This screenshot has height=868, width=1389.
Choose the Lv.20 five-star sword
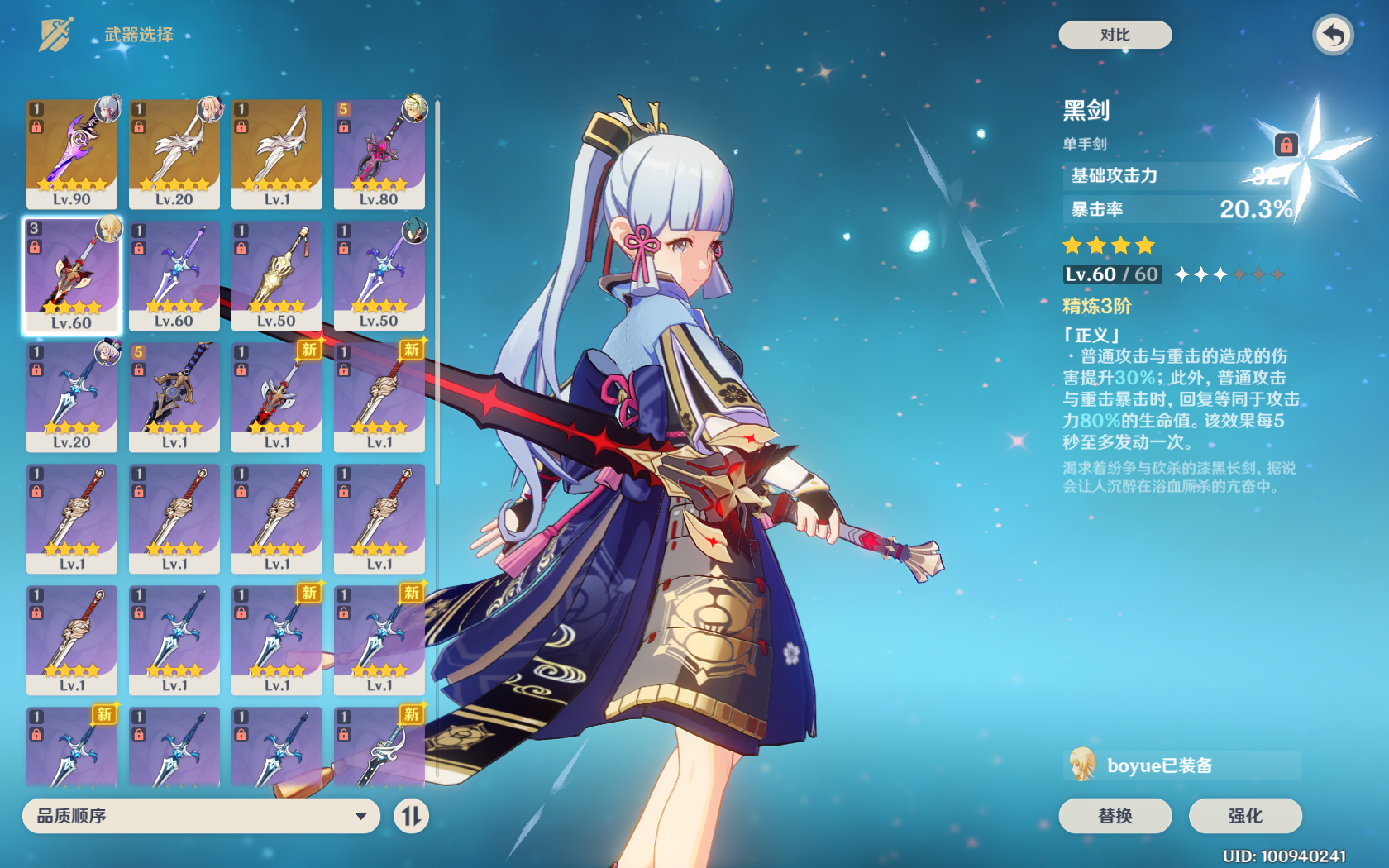click(x=174, y=154)
